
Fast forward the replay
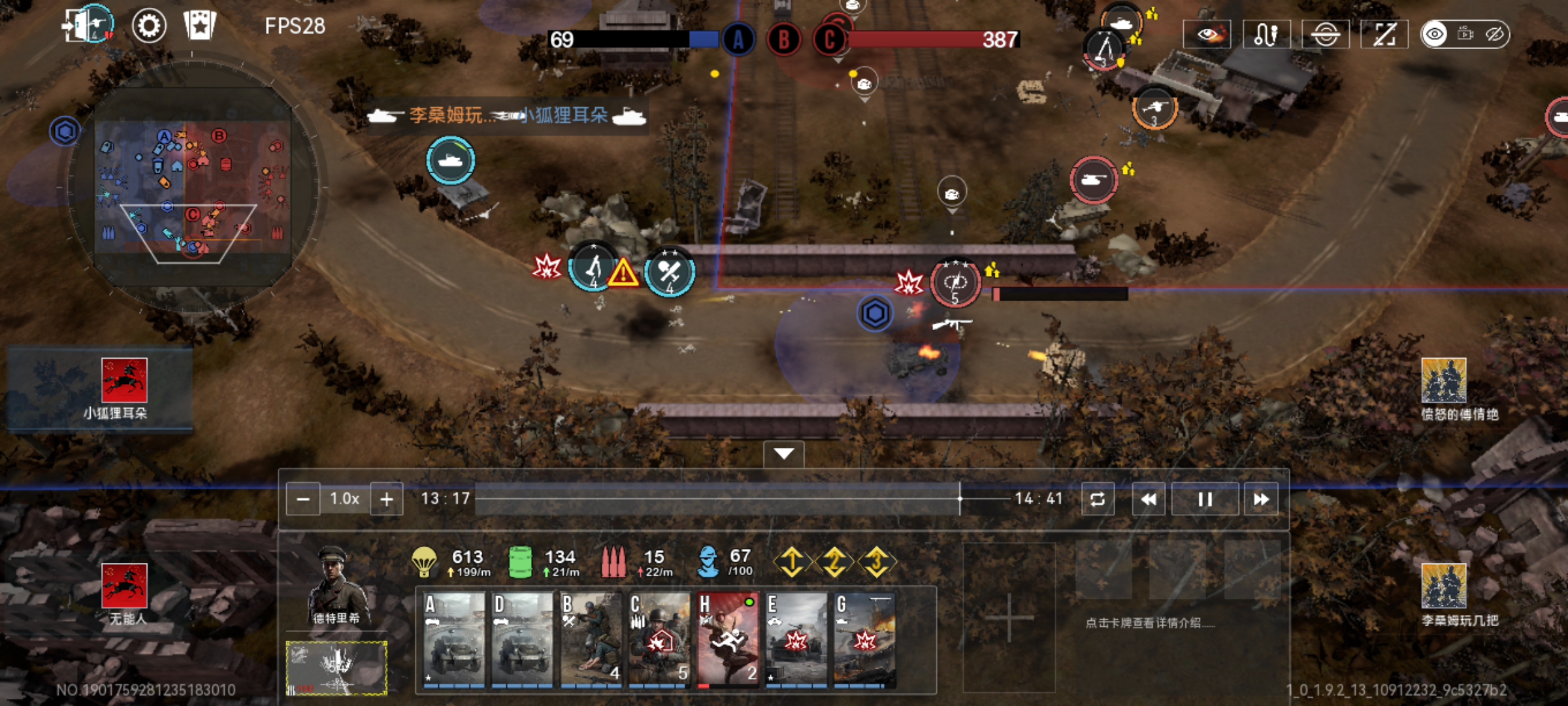pyautogui.click(x=1261, y=499)
